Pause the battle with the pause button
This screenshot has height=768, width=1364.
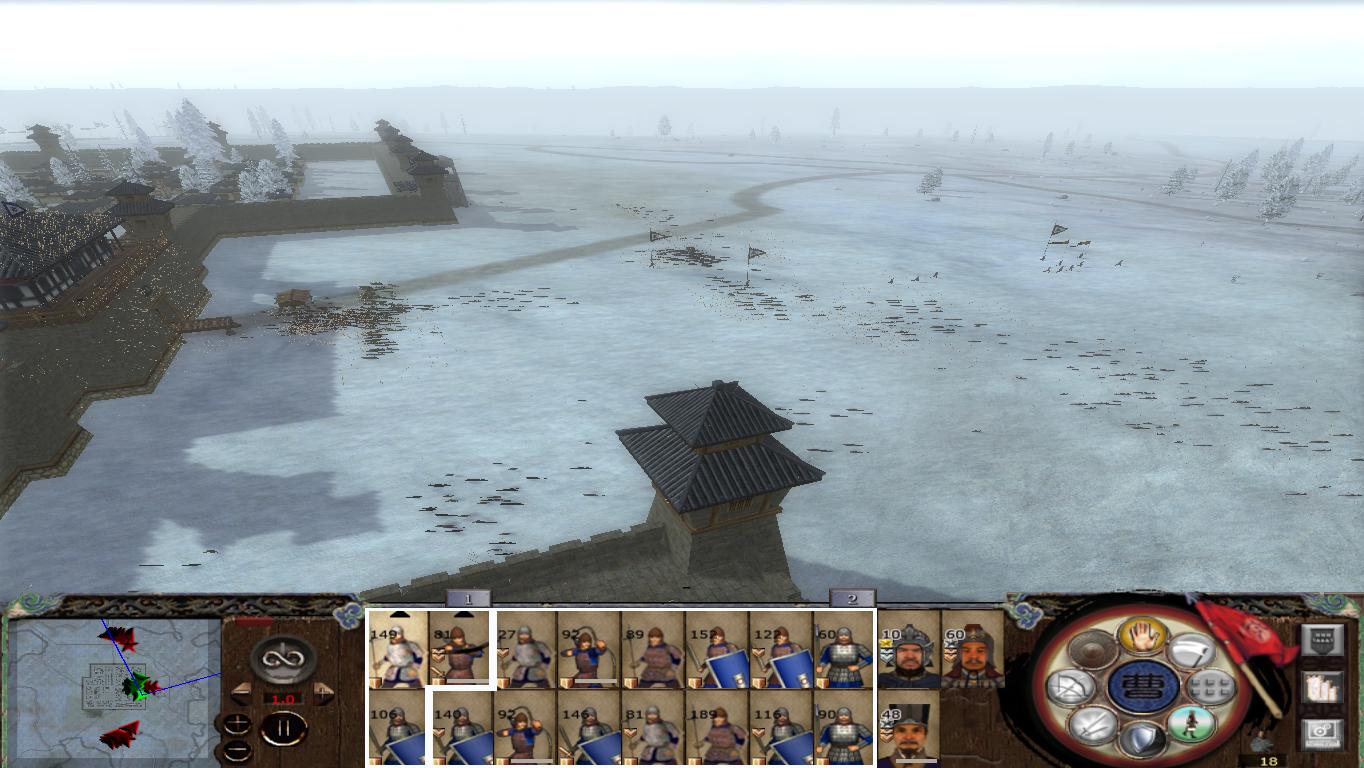click(285, 727)
